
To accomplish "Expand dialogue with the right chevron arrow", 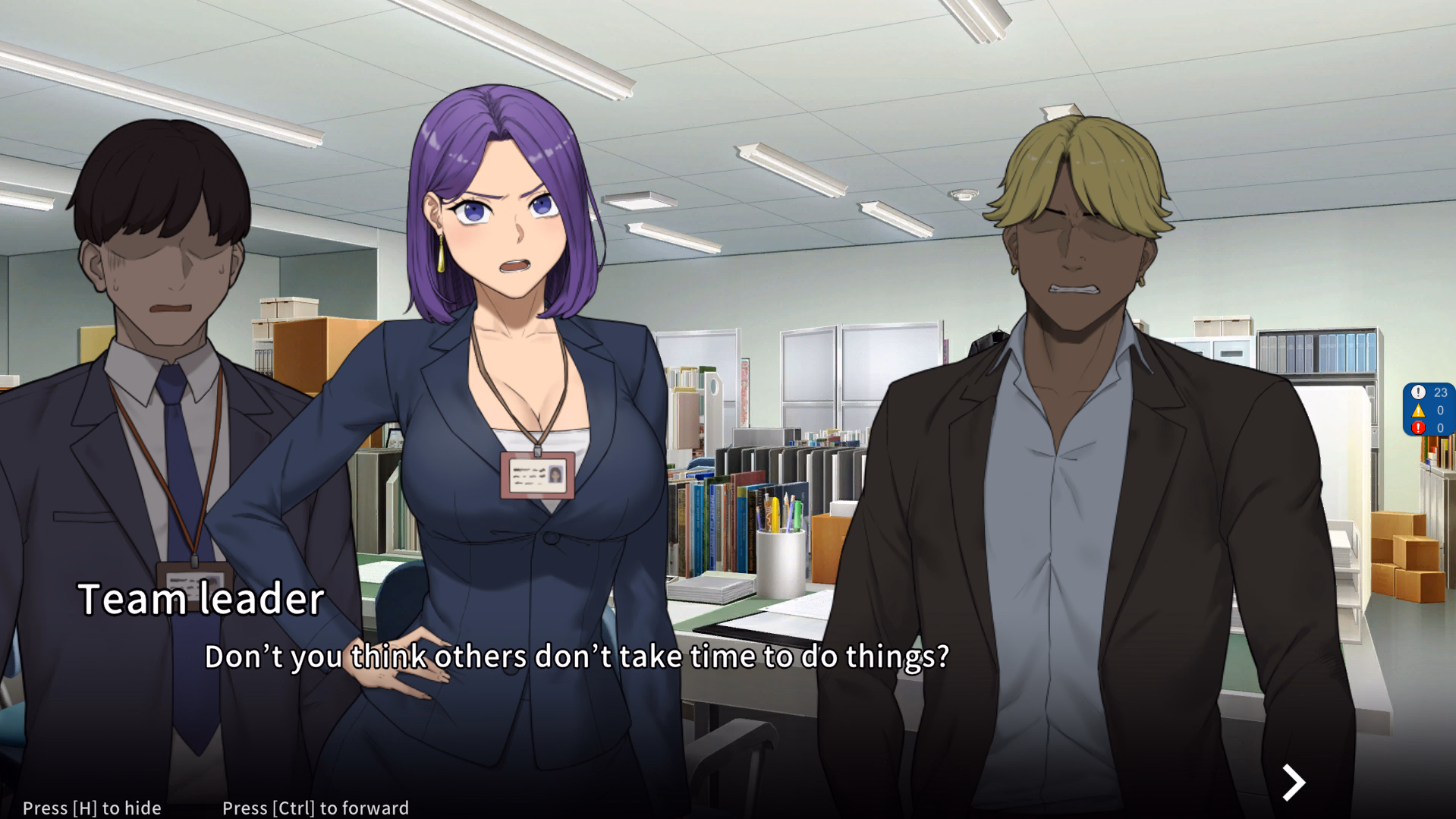I will pos(1294,782).
